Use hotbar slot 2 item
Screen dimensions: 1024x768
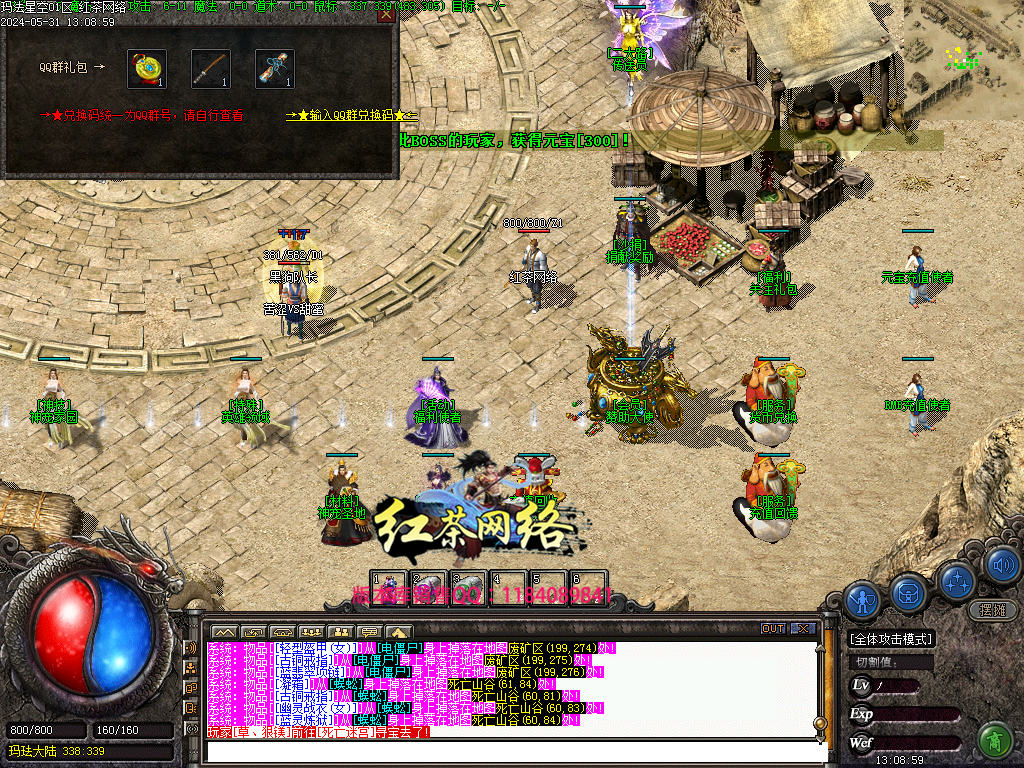coord(428,586)
